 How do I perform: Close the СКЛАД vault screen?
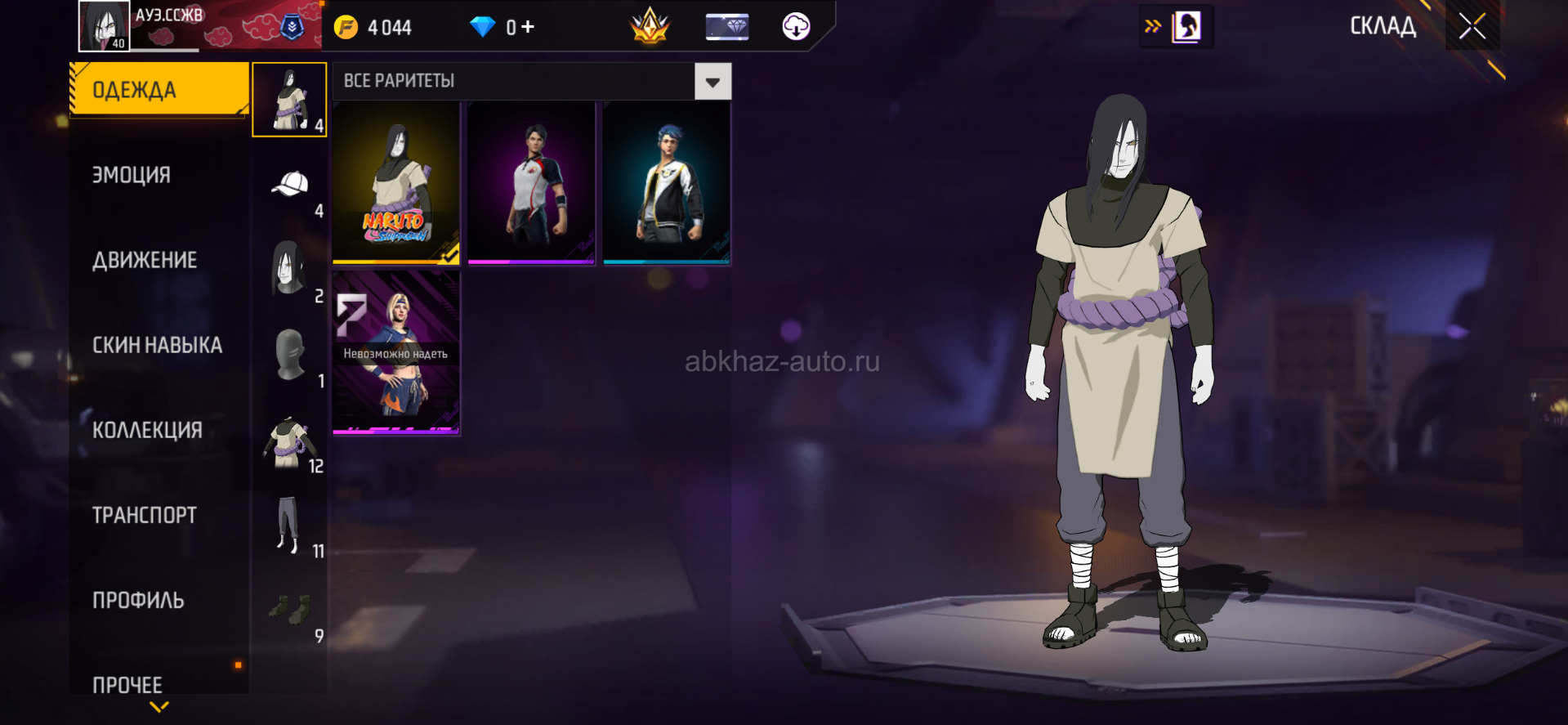point(1472,27)
